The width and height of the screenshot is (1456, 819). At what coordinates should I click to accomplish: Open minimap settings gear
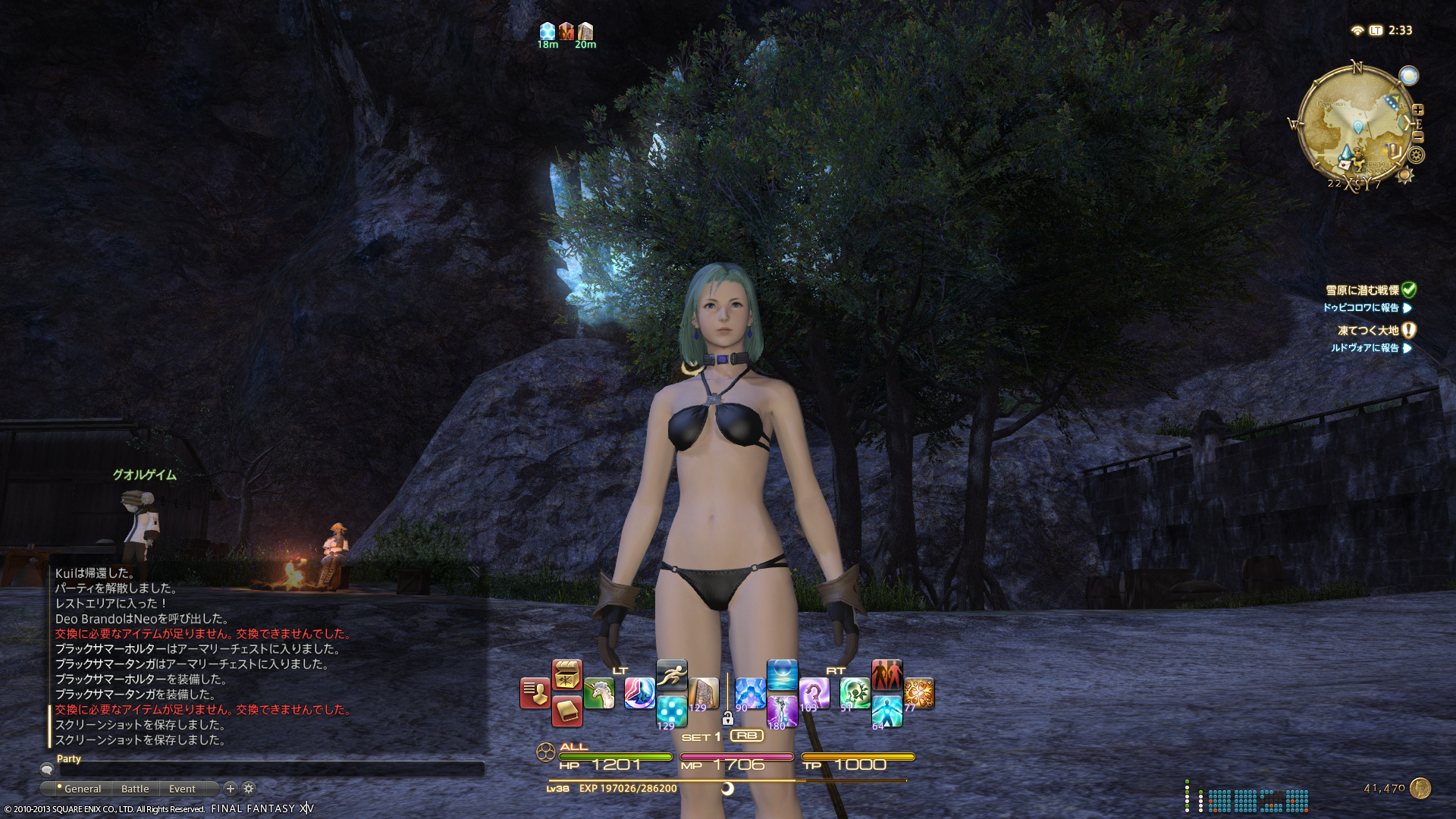[1416, 155]
